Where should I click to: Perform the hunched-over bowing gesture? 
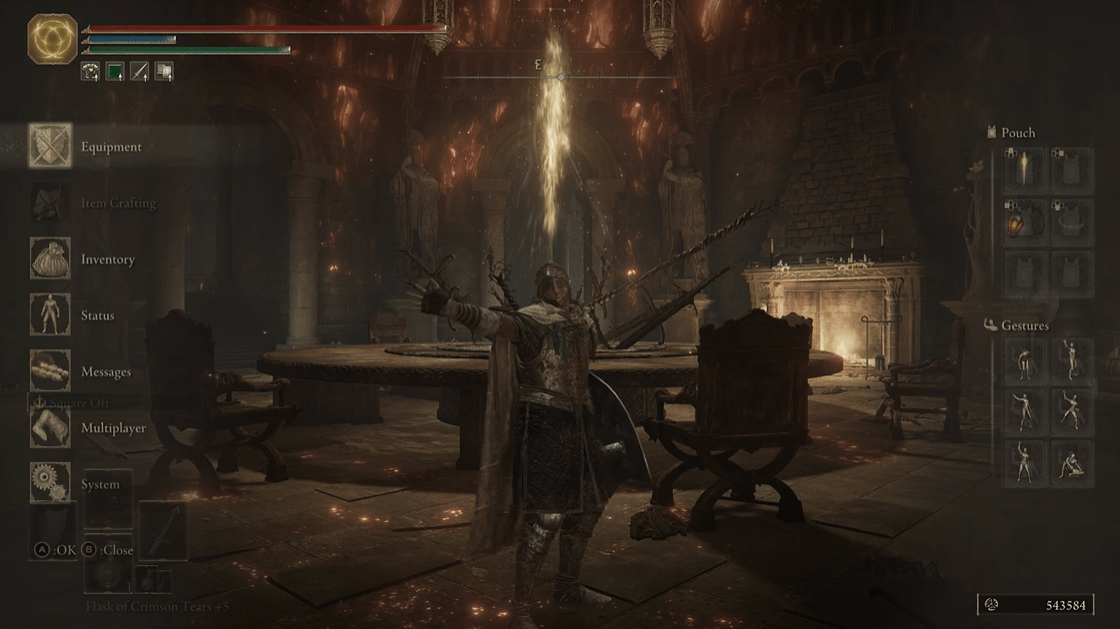[x=1024, y=362]
